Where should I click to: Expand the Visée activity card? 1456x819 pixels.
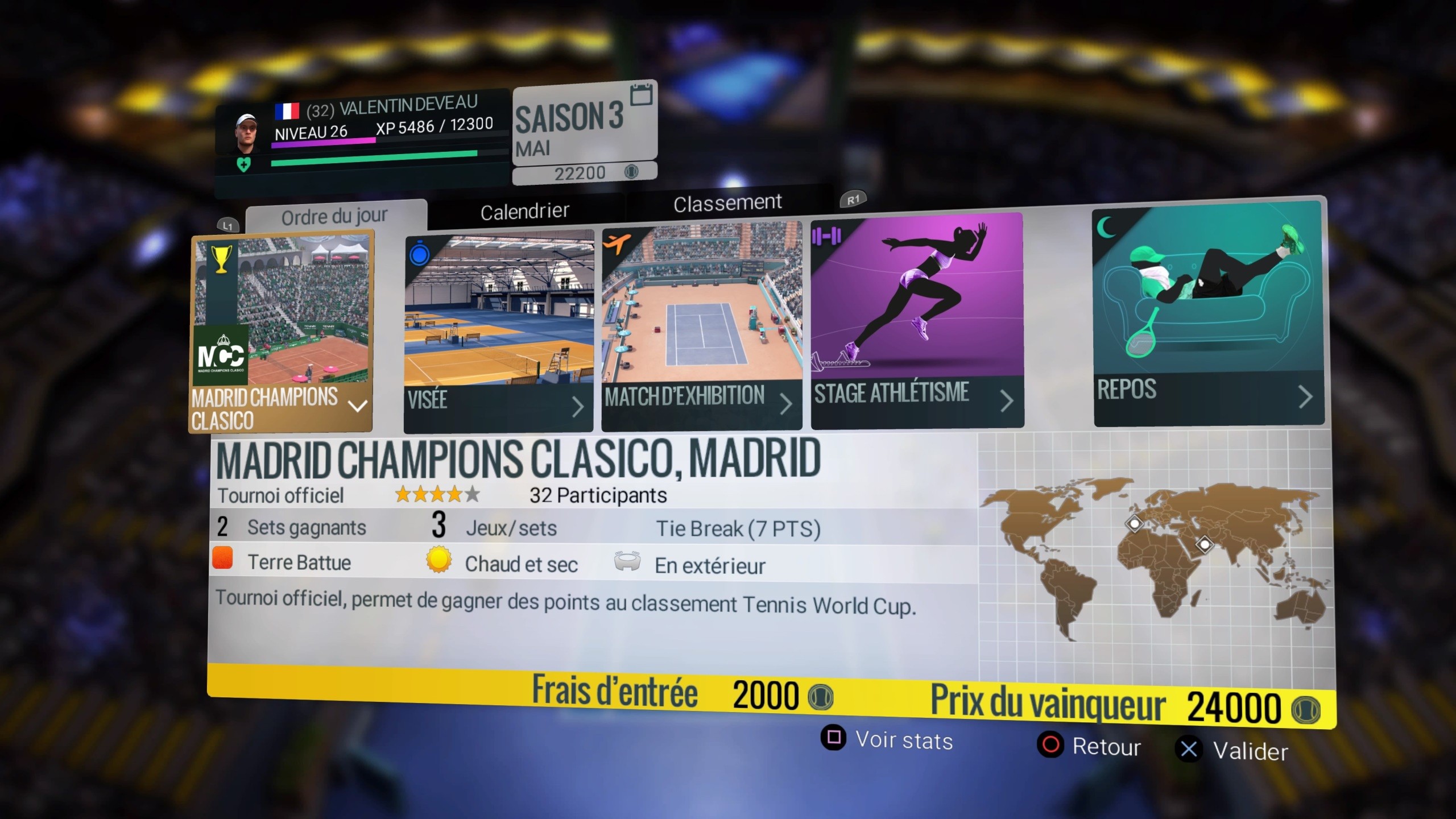pos(580,407)
